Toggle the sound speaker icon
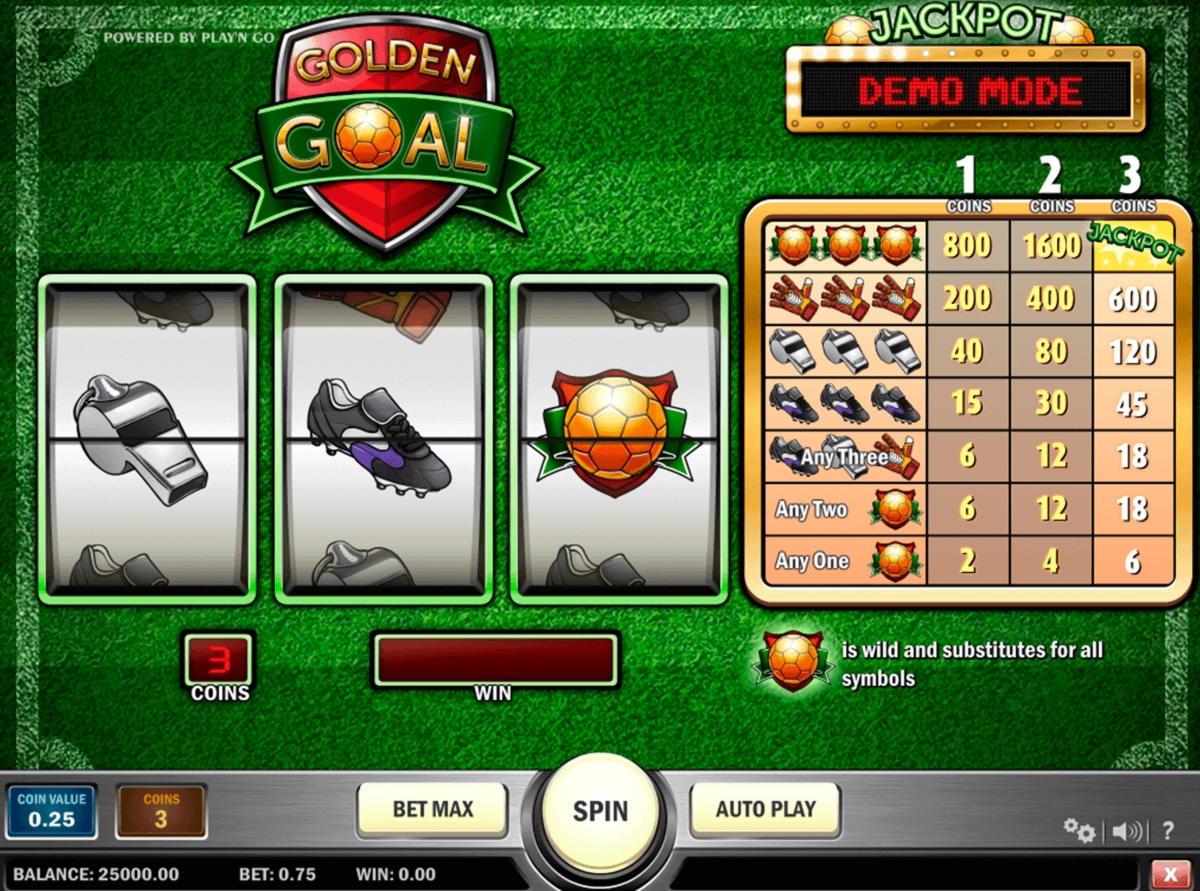 click(x=1127, y=830)
